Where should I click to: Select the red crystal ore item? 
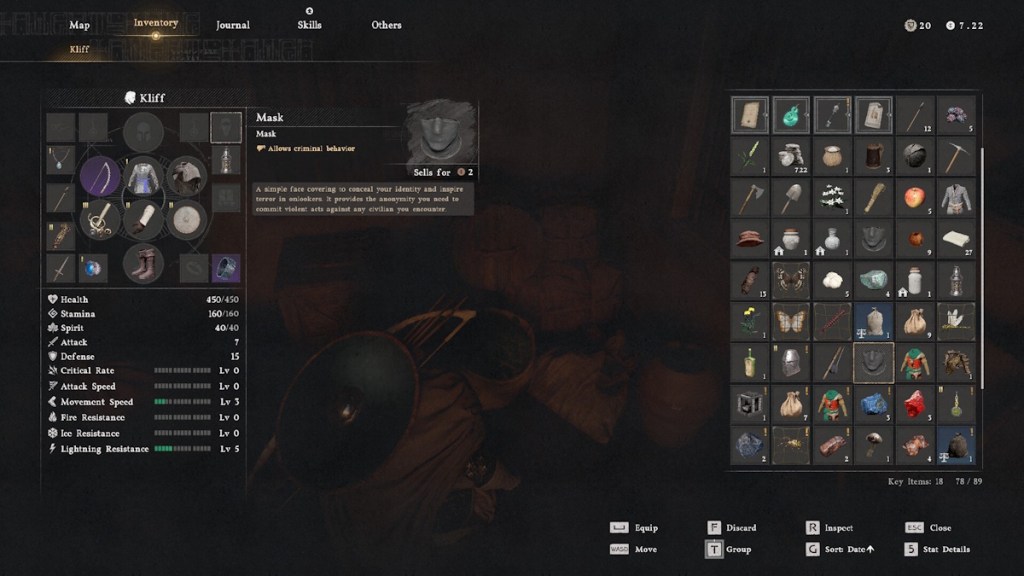coord(914,403)
